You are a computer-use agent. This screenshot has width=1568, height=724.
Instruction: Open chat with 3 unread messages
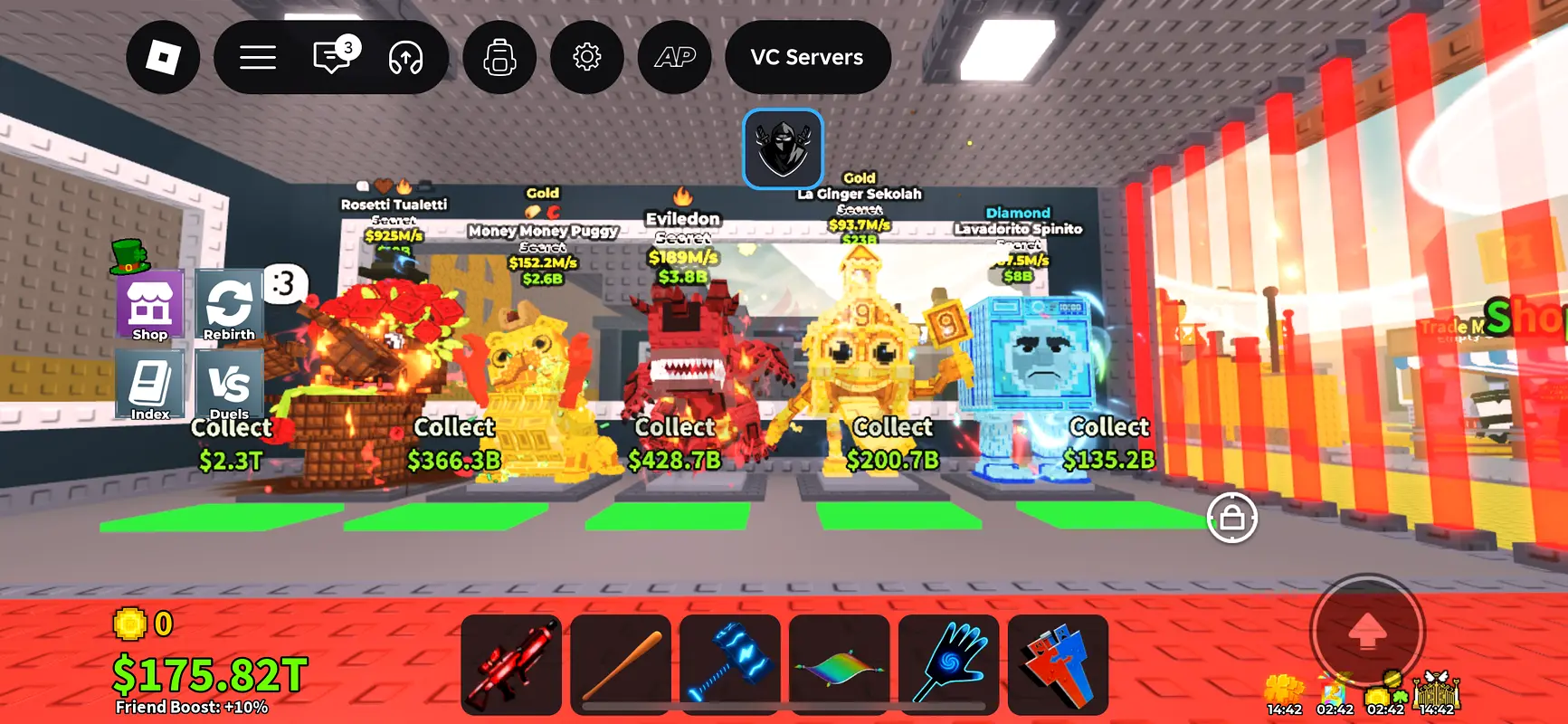pos(332,58)
